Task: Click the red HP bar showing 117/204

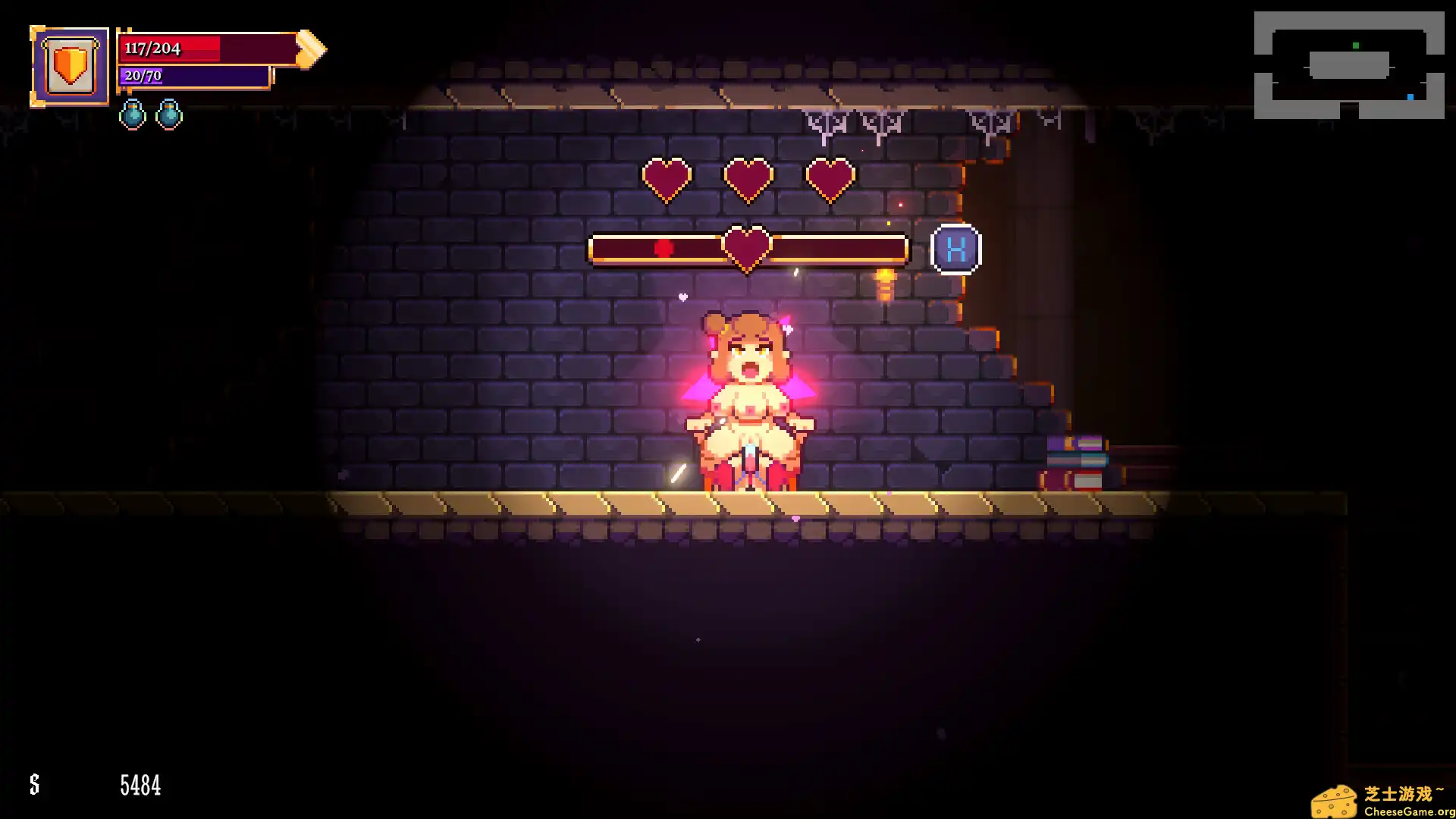Action: (x=190, y=48)
